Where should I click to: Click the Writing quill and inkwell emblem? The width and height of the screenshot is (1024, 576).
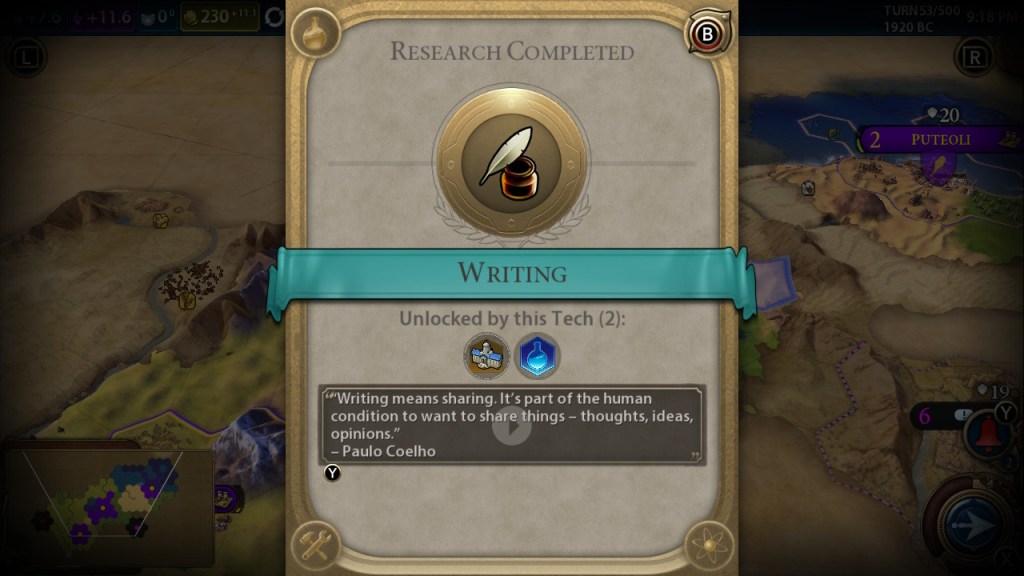click(x=511, y=161)
